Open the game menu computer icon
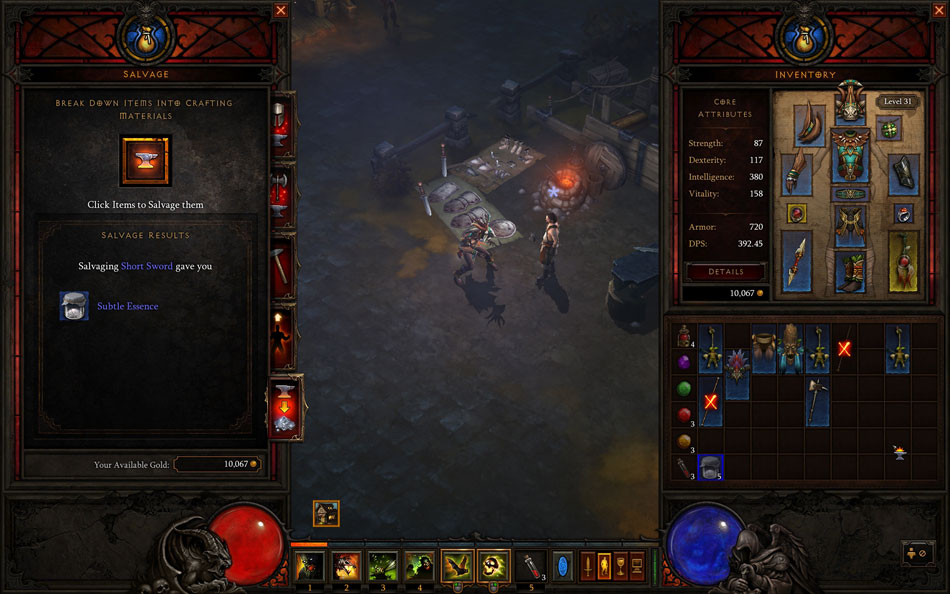This screenshot has width=950, height=594. tap(636, 566)
